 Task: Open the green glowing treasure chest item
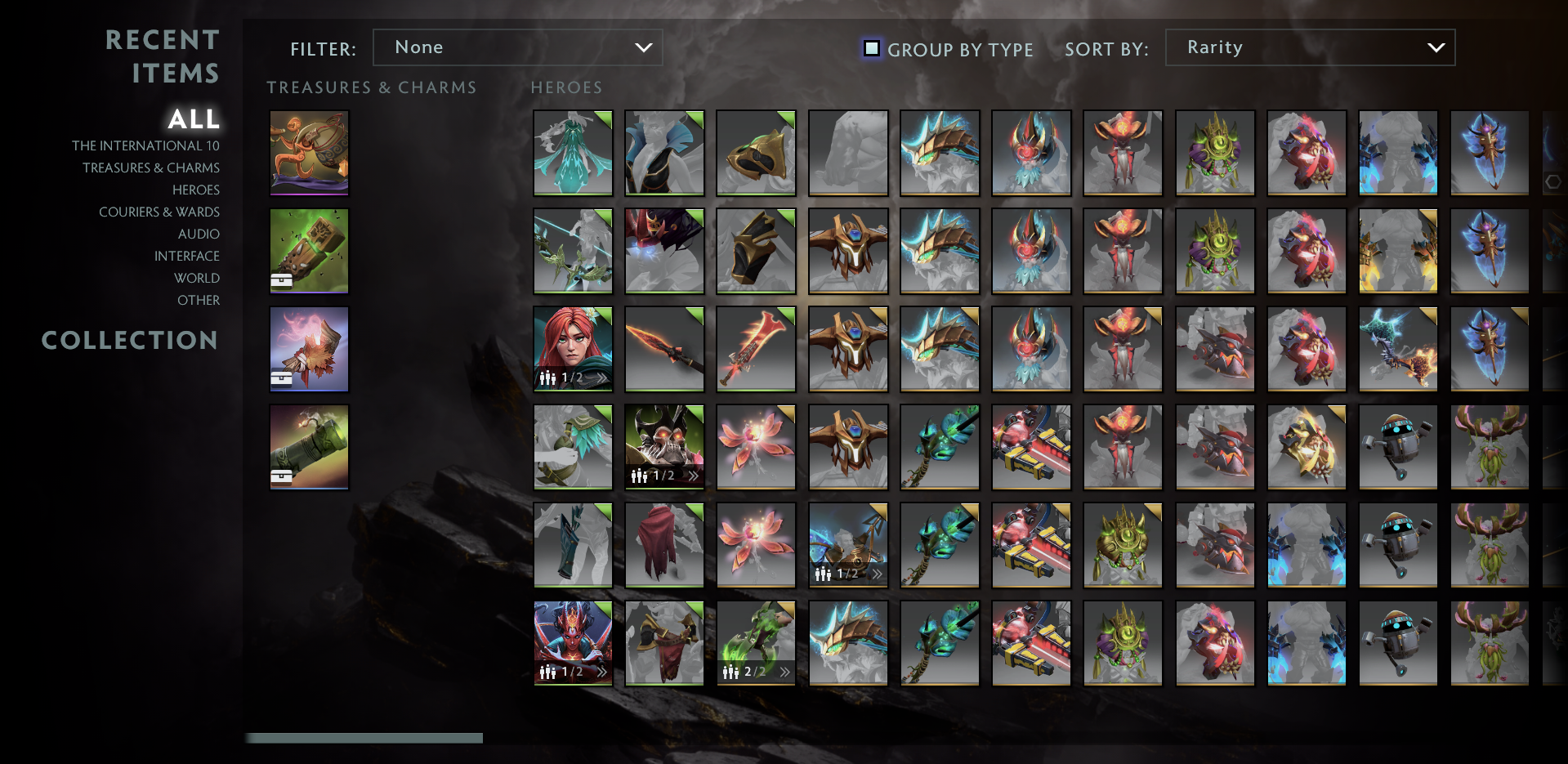pos(309,251)
